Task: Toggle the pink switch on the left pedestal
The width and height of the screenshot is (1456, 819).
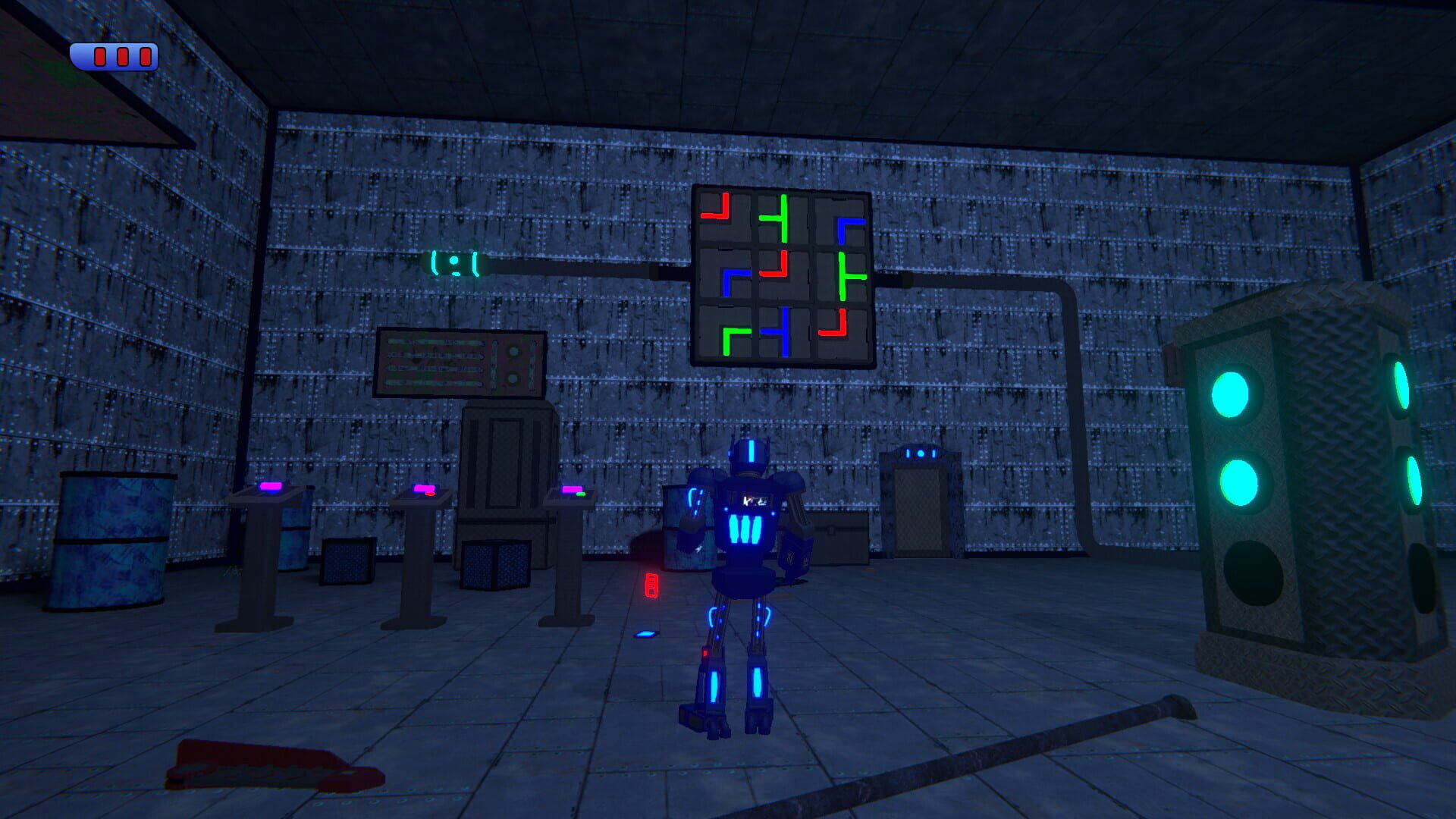Action: pyautogui.click(x=270, y=486)
